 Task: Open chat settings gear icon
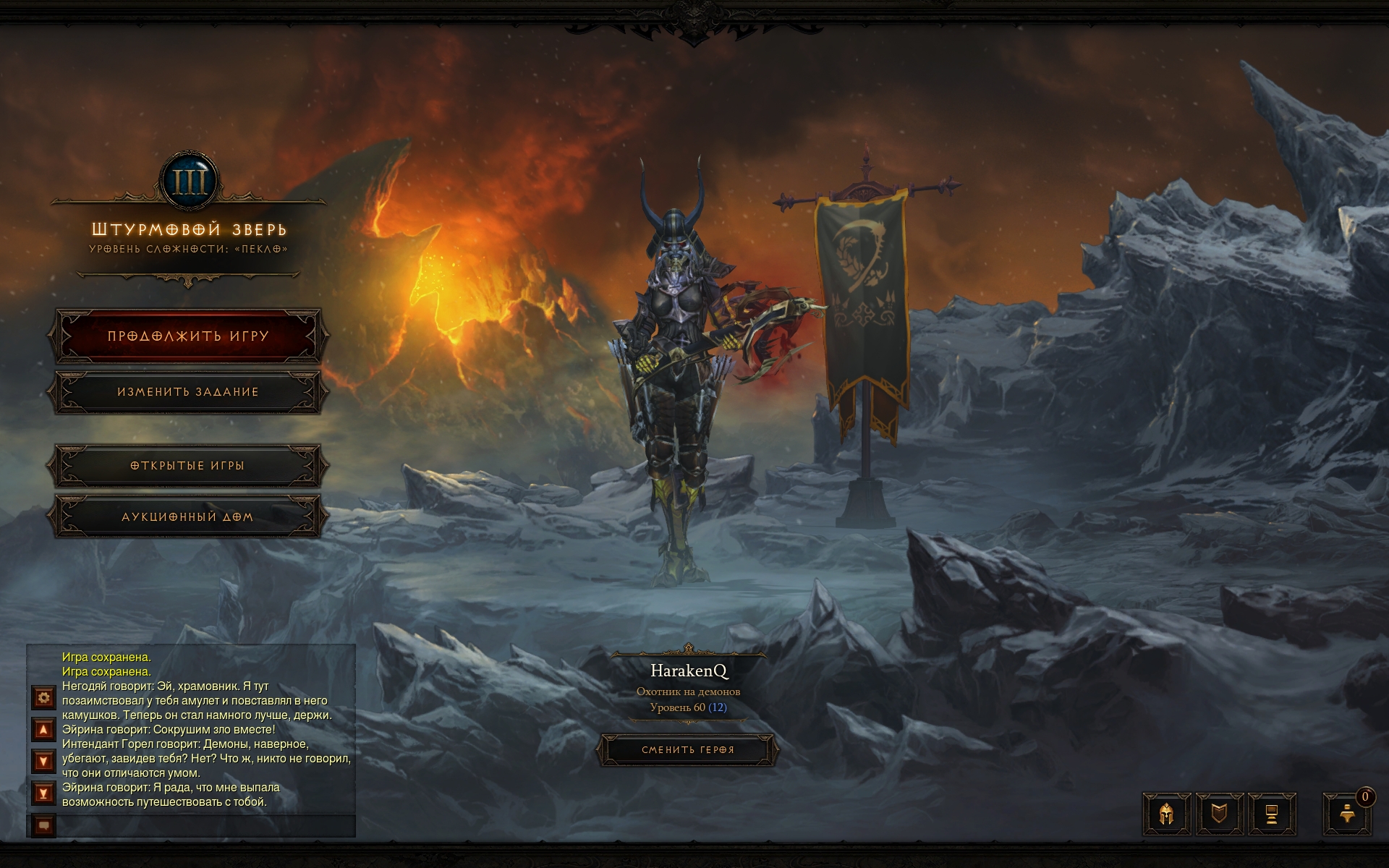[44, 698]
